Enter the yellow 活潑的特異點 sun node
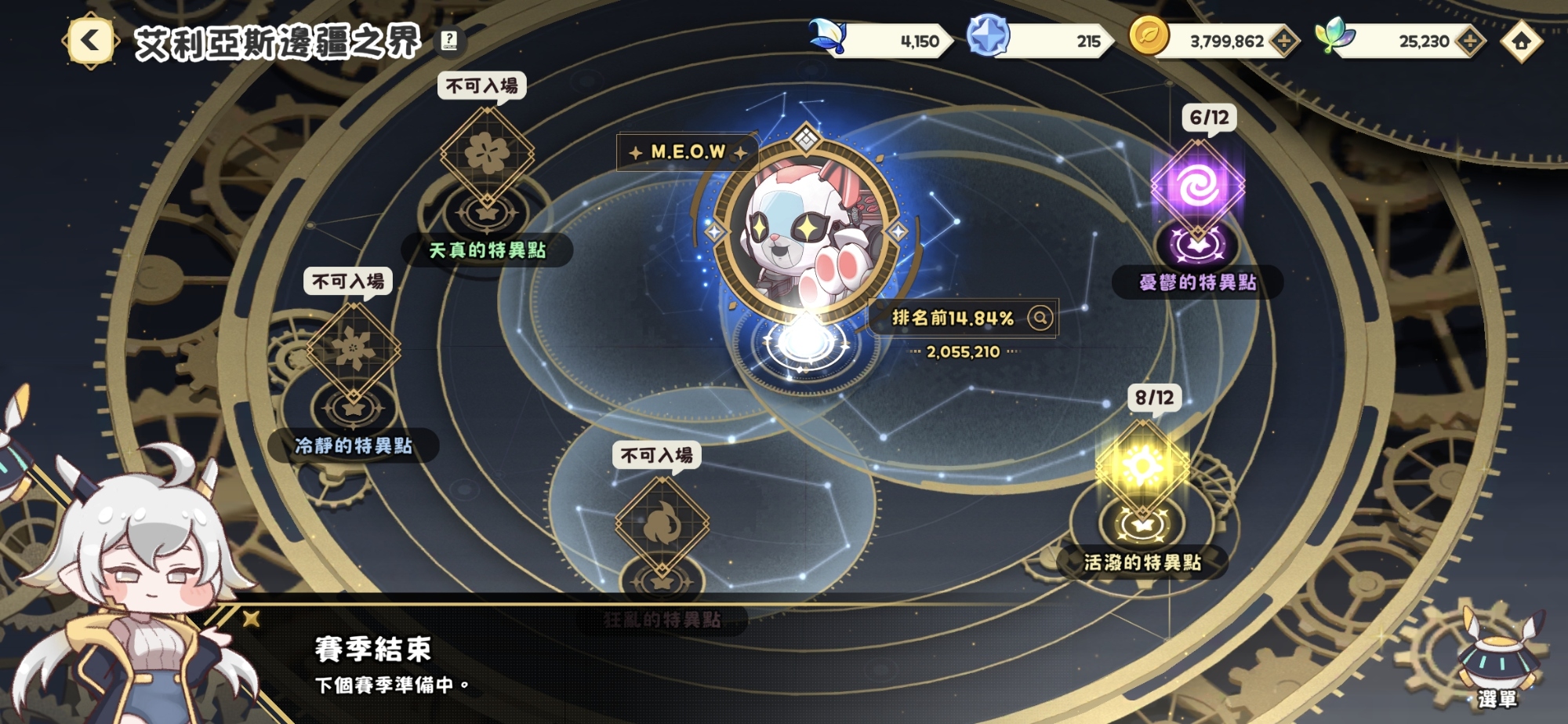 coord(1142,468)
